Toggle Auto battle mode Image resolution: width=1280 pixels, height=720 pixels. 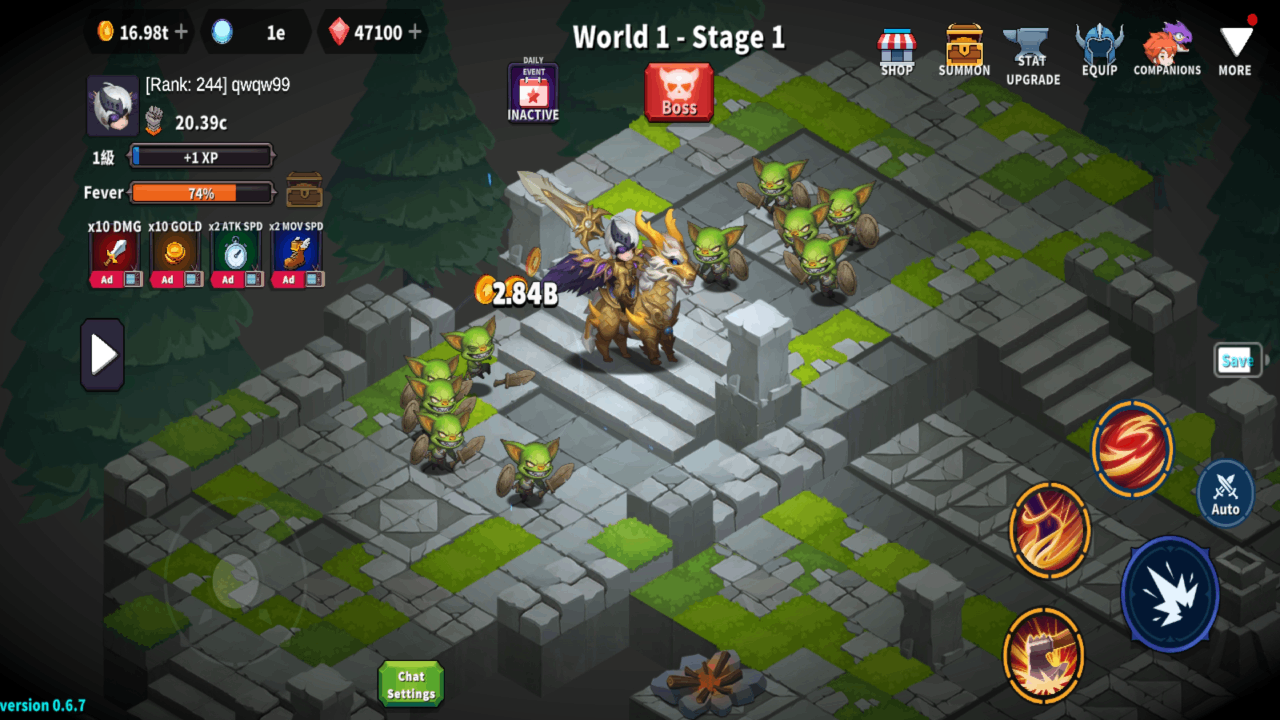1224,492
